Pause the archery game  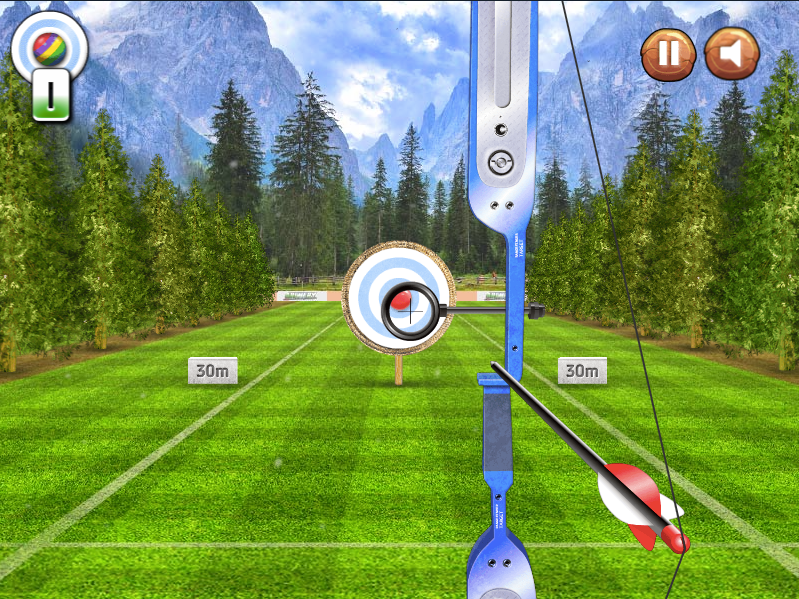tap(668, 54)
